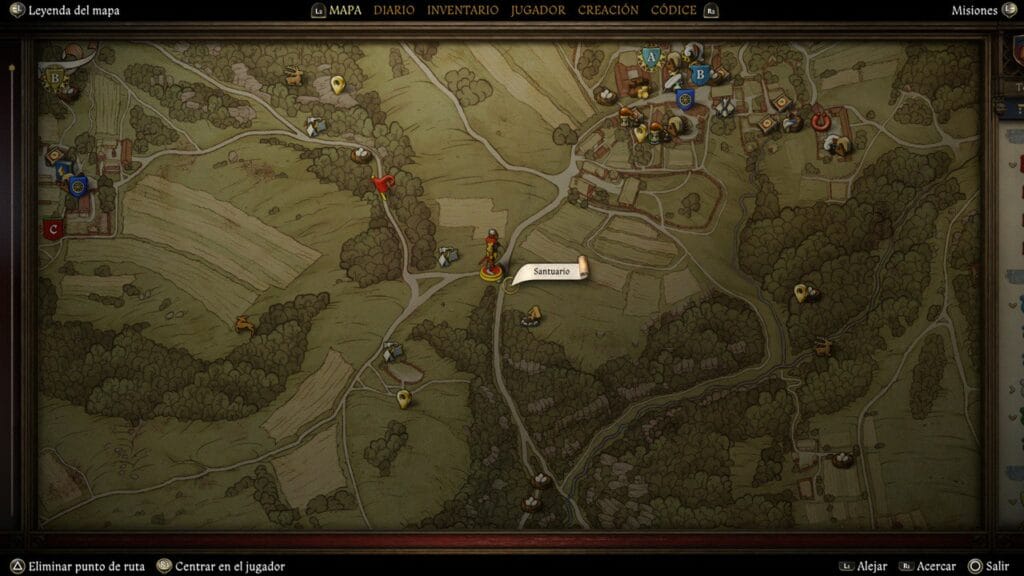
Task: Select the red horseshoe map marker
Action: [822, 121]
